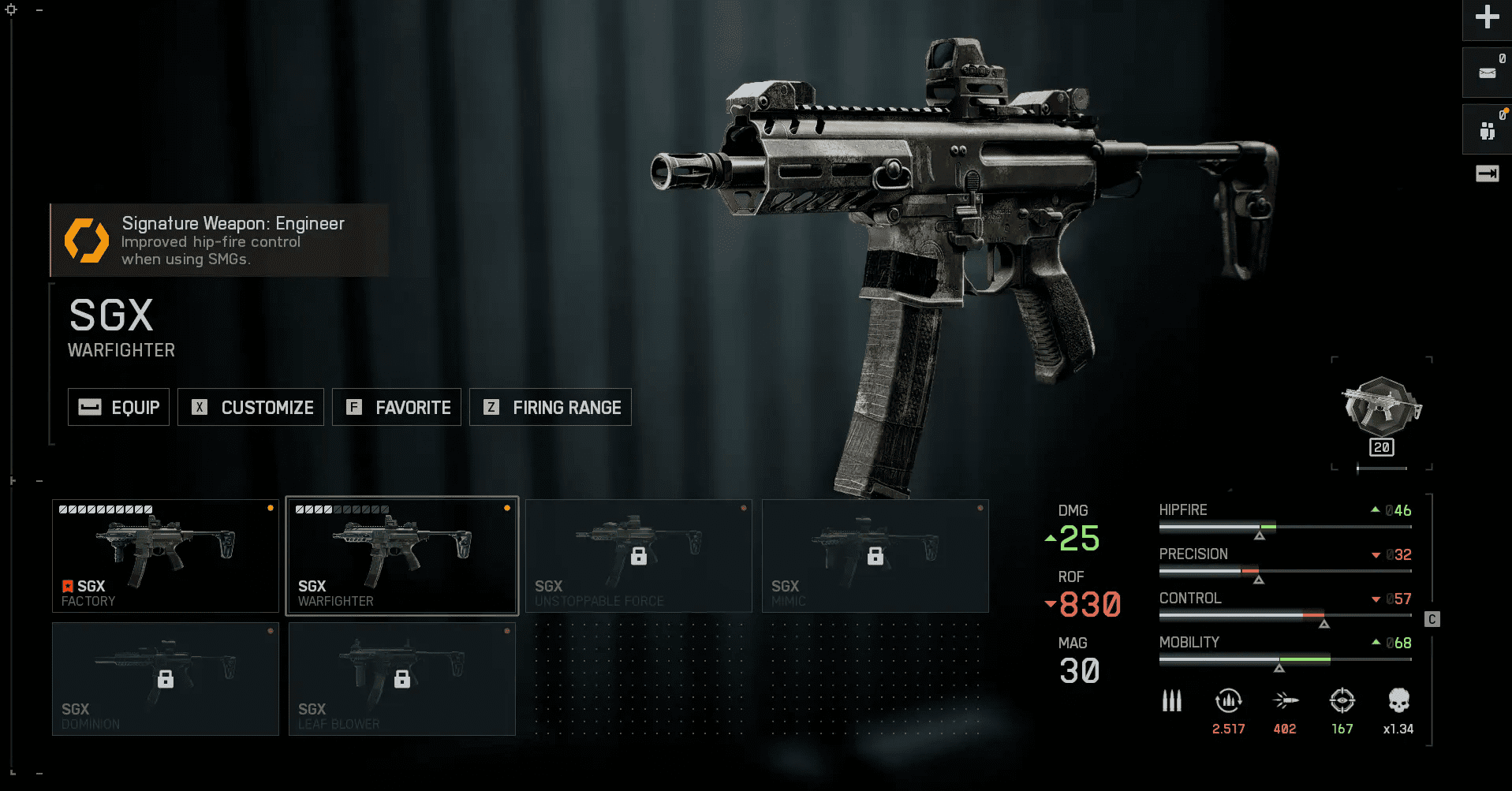This screenshot has width=1512, height=791.
Task: Open the Customize weapon screen
Action: click(x=251, y=407)
